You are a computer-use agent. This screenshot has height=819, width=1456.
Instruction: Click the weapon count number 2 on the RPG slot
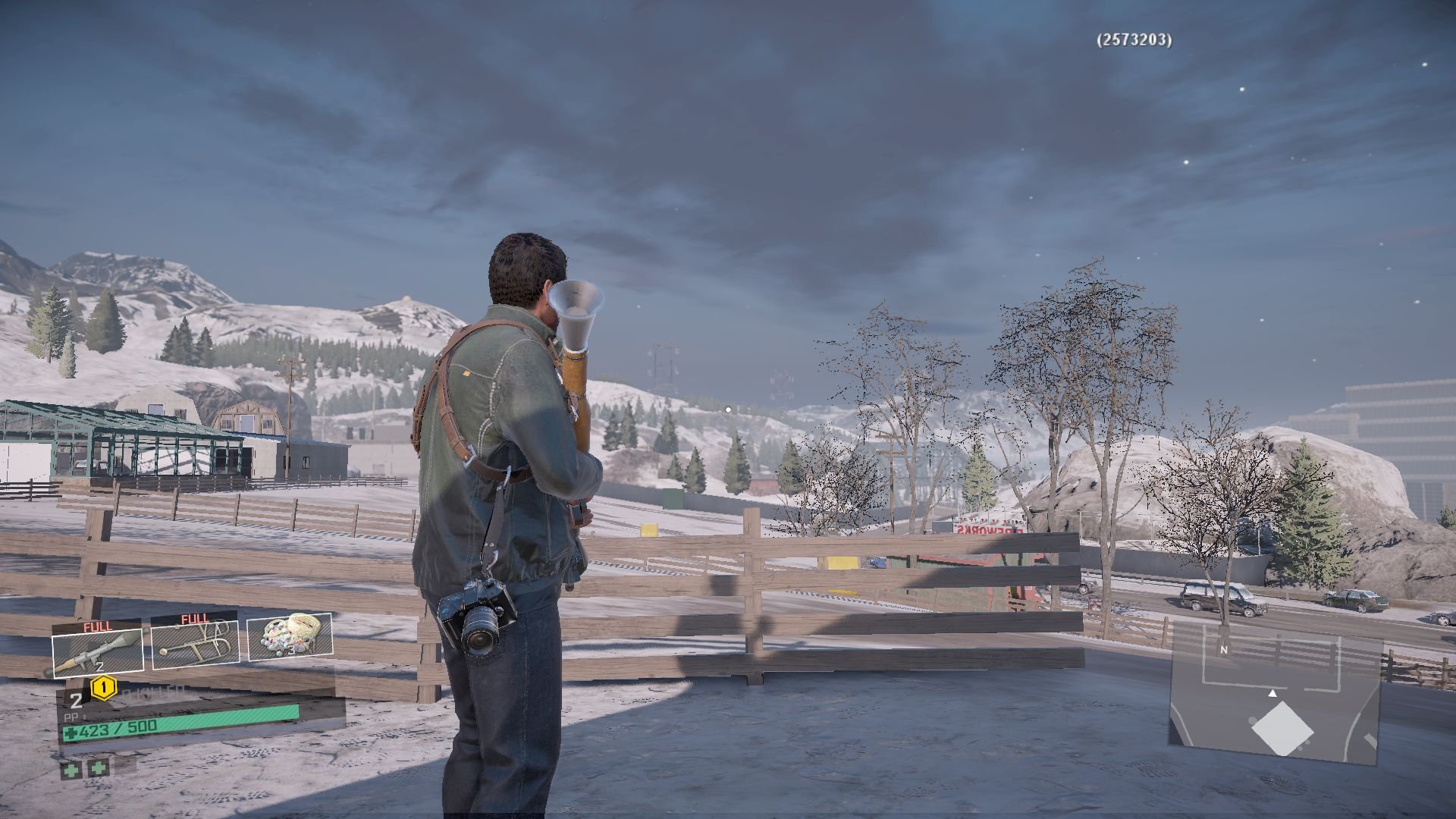[99, 666]
